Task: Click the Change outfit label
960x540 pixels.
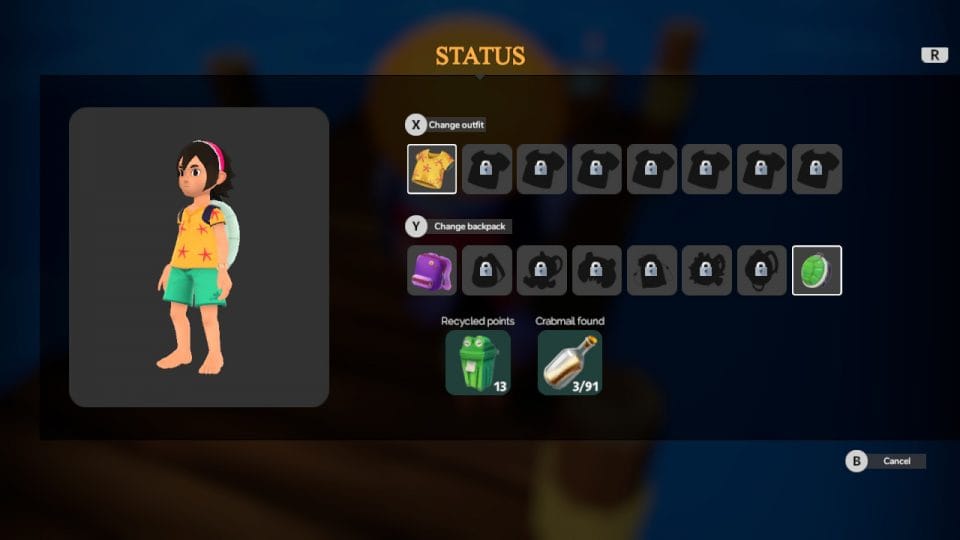Action: point(456,125)
